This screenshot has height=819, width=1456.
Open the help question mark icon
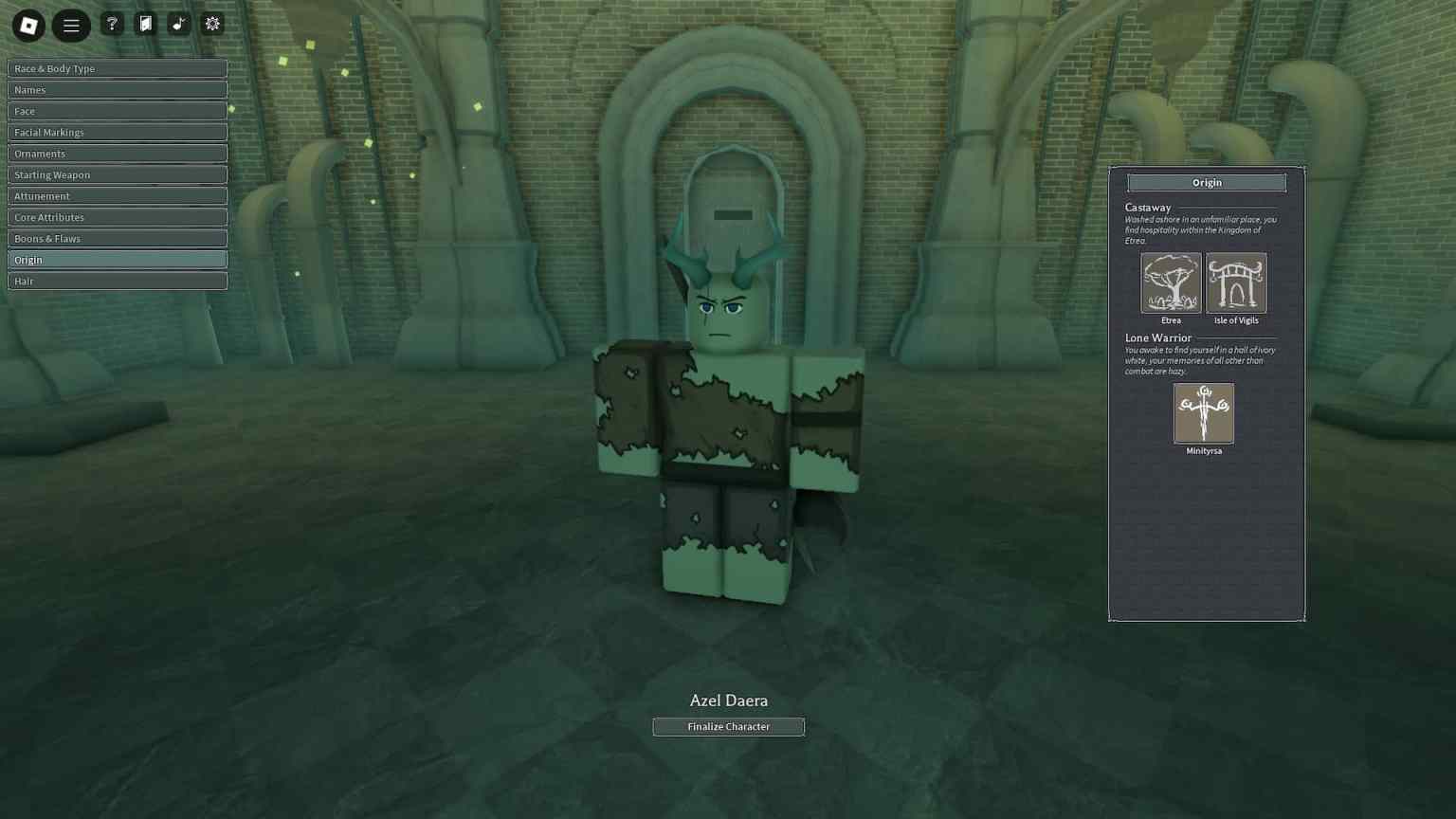click(112, 24)
